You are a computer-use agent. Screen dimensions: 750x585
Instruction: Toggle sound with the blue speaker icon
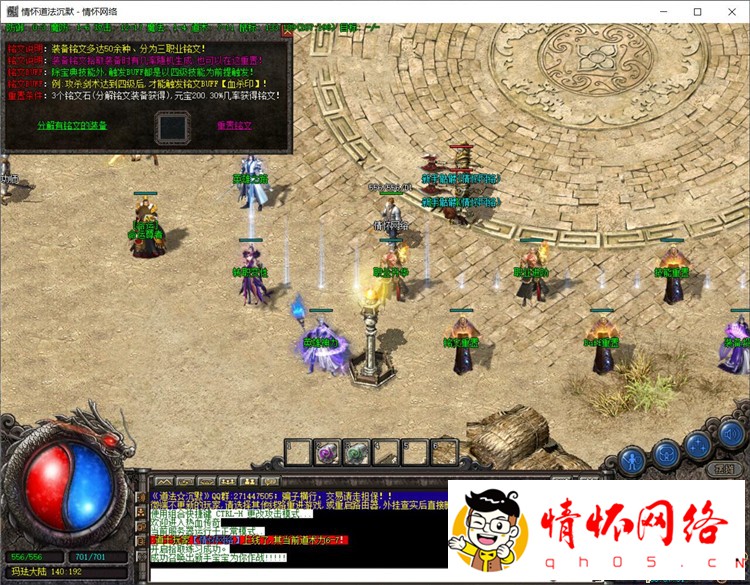pyautogui.click(x=731, y=435)
